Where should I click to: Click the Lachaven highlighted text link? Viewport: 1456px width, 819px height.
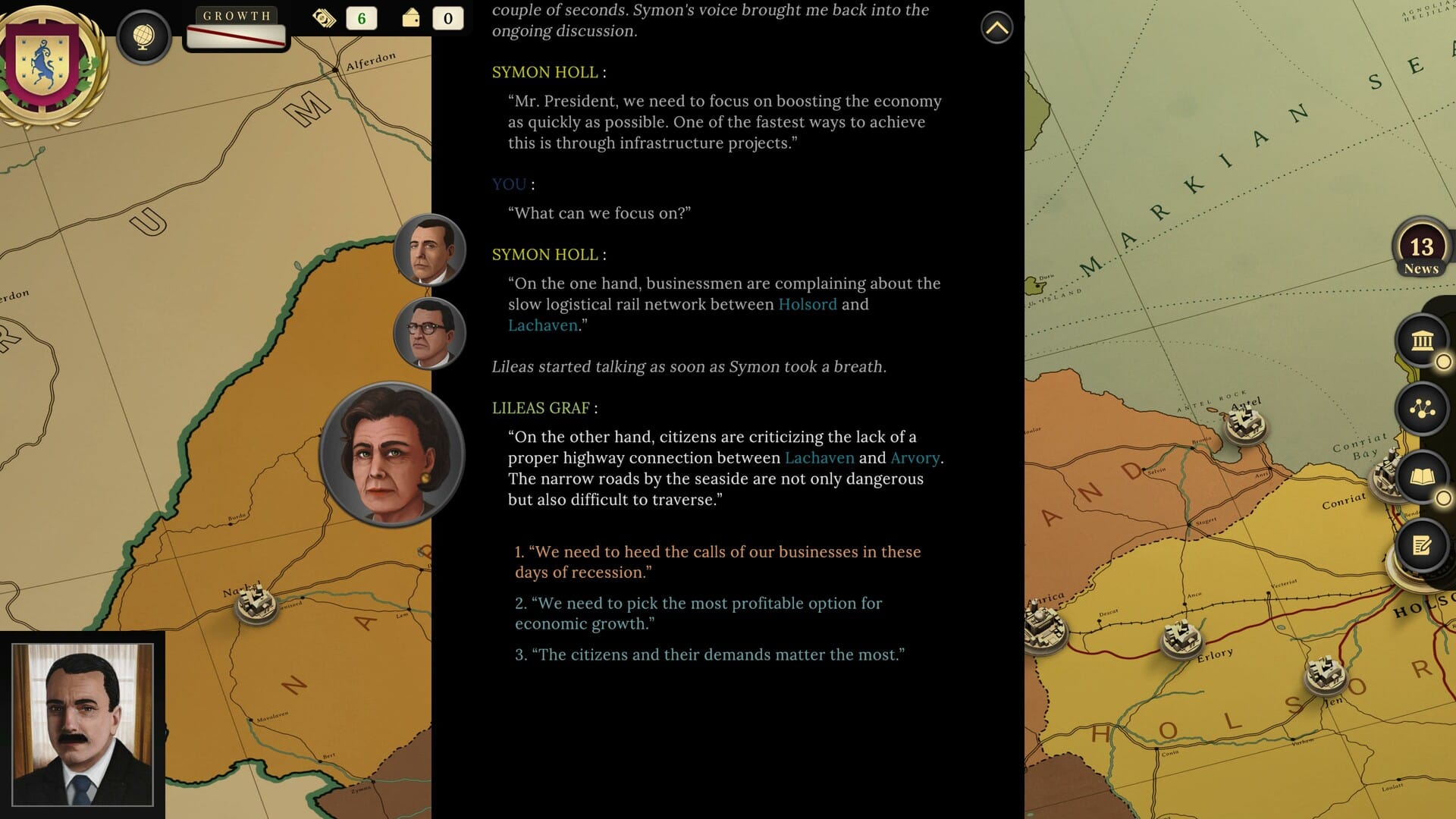coord(543,325)
